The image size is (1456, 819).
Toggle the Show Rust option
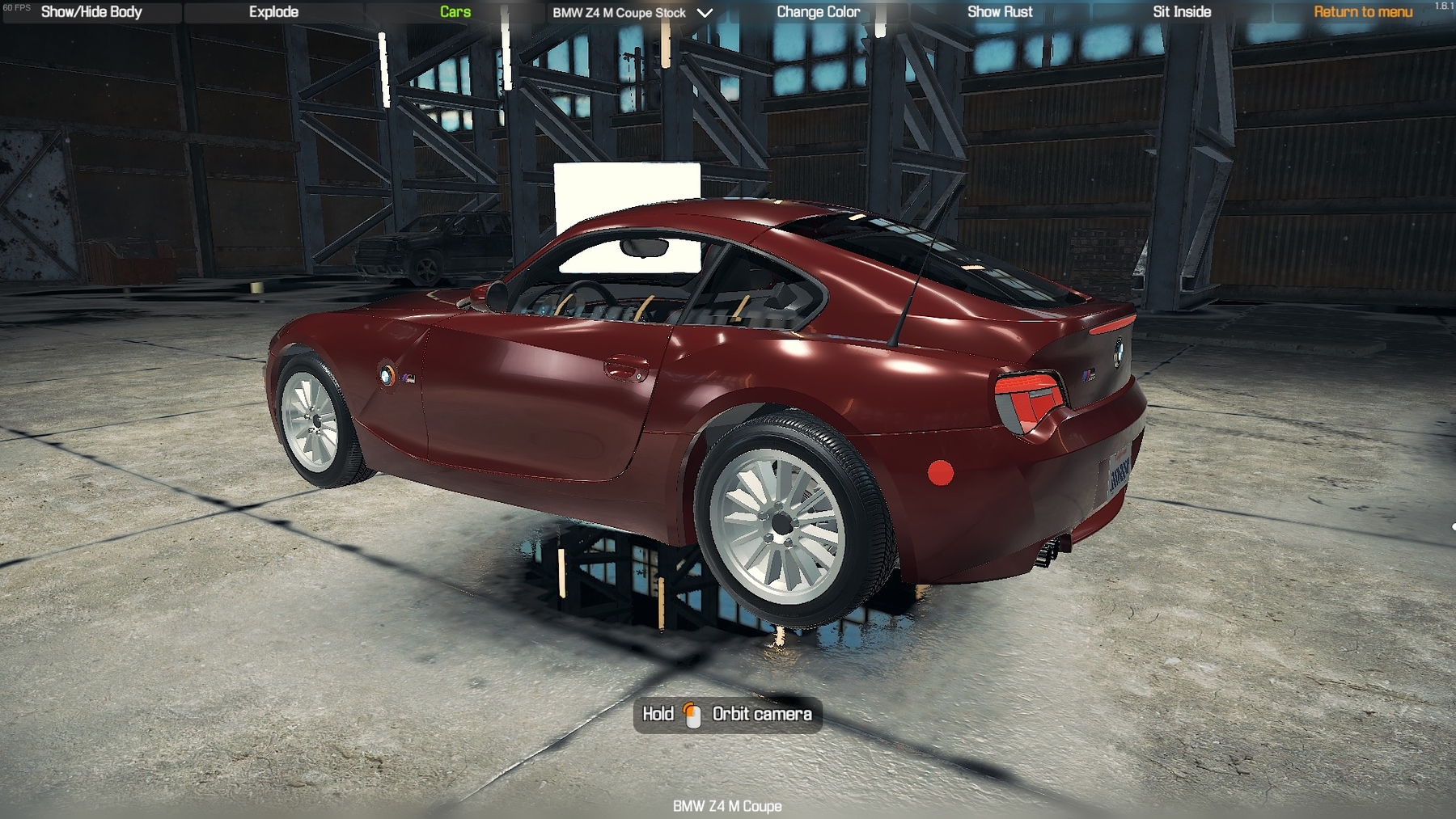(1000, 12)
